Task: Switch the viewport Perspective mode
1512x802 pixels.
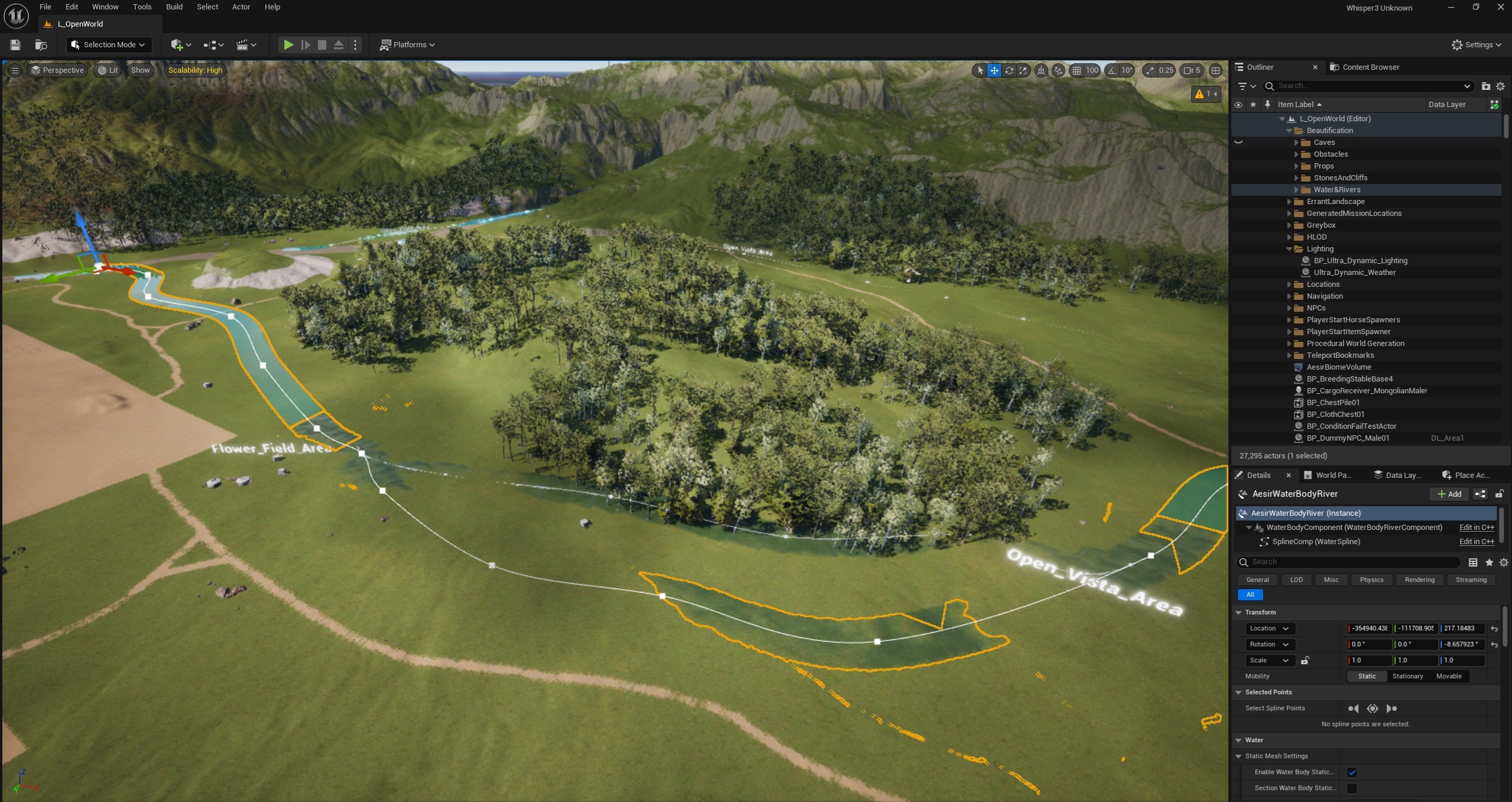Action: coord(57,70)
